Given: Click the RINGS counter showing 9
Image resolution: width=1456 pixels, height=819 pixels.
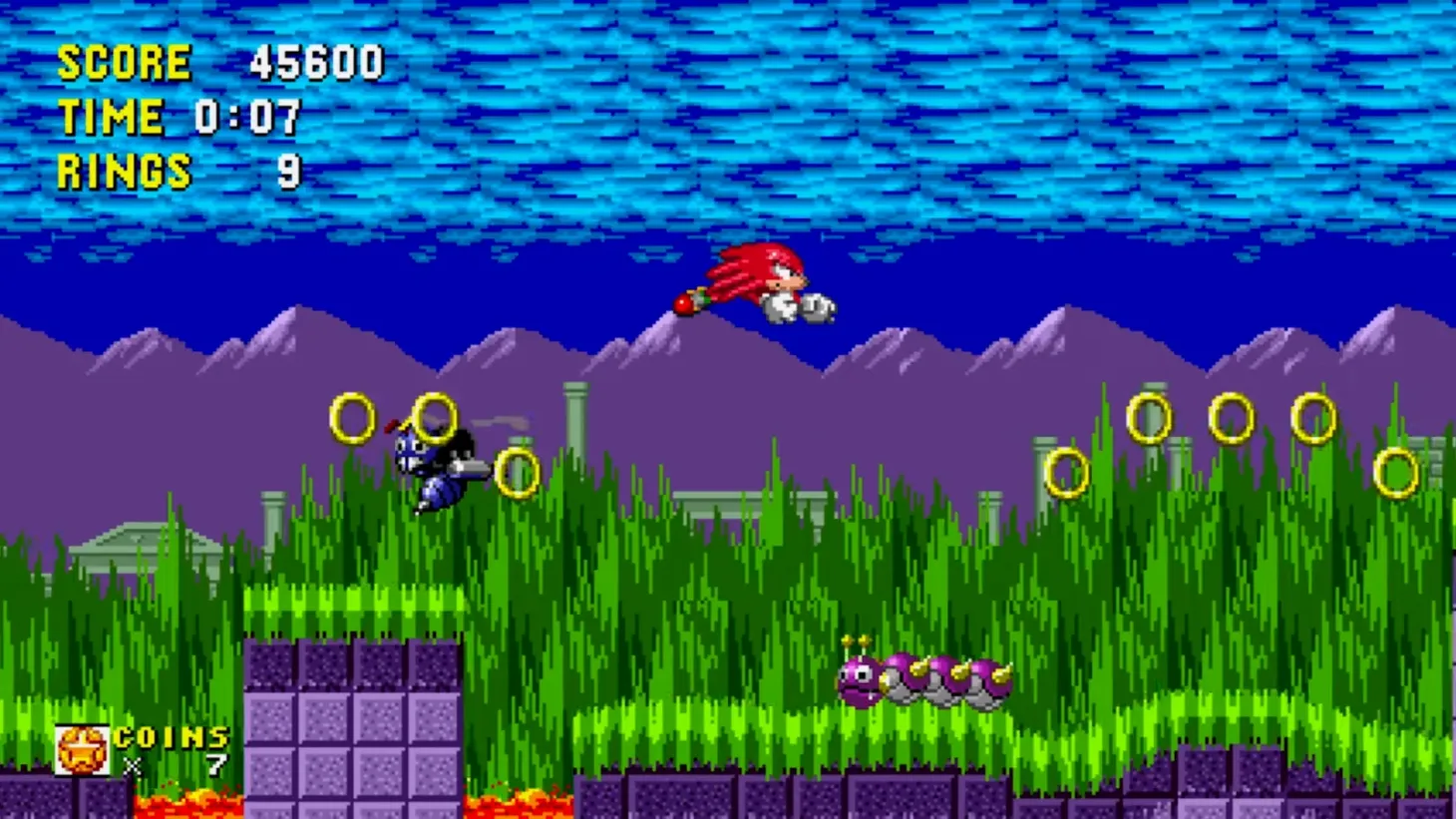Looking at the screenshot, I should (122, 170).
